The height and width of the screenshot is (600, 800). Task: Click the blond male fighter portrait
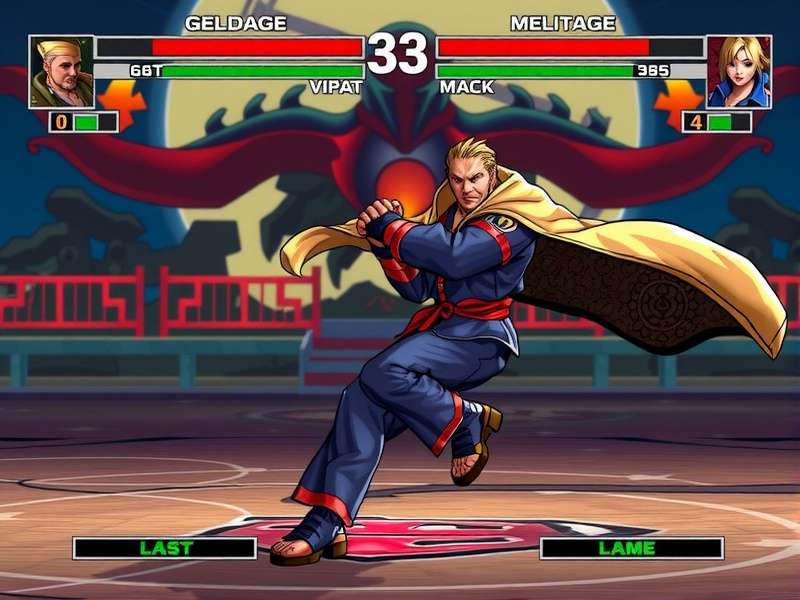pos(62,72)
